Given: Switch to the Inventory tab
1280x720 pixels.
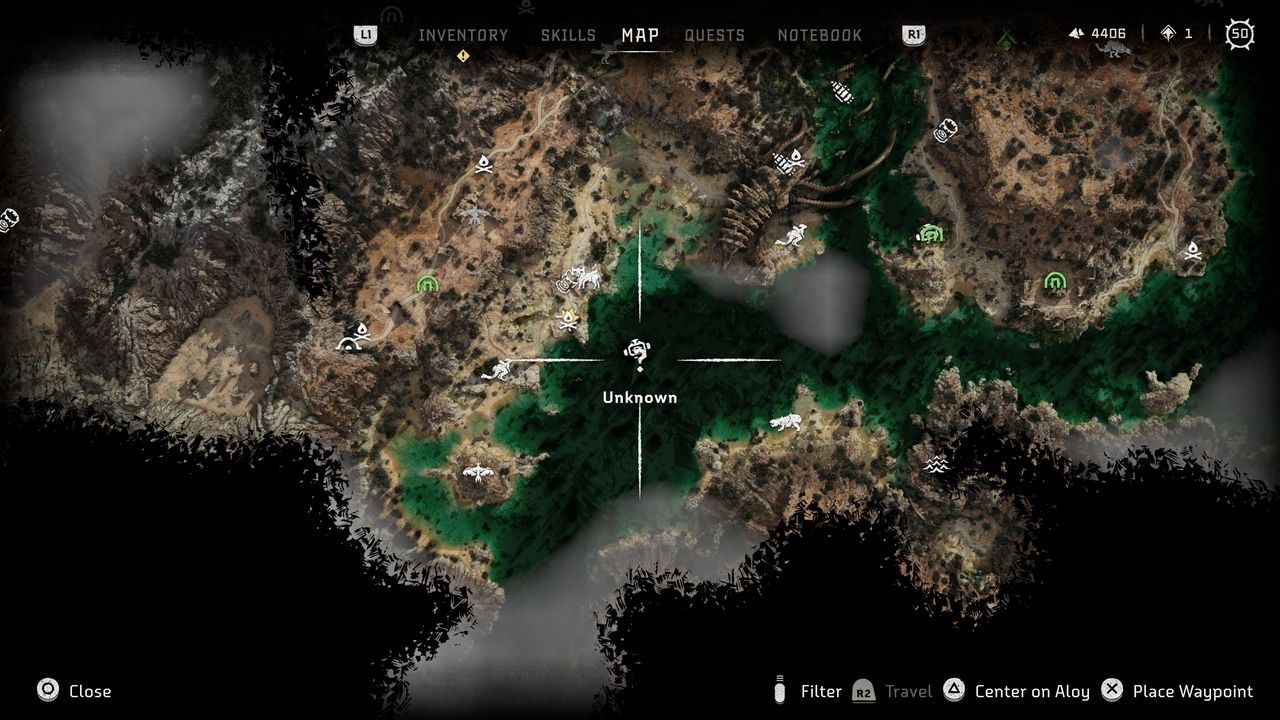Looking at the screenshot, I should (463, 35).
